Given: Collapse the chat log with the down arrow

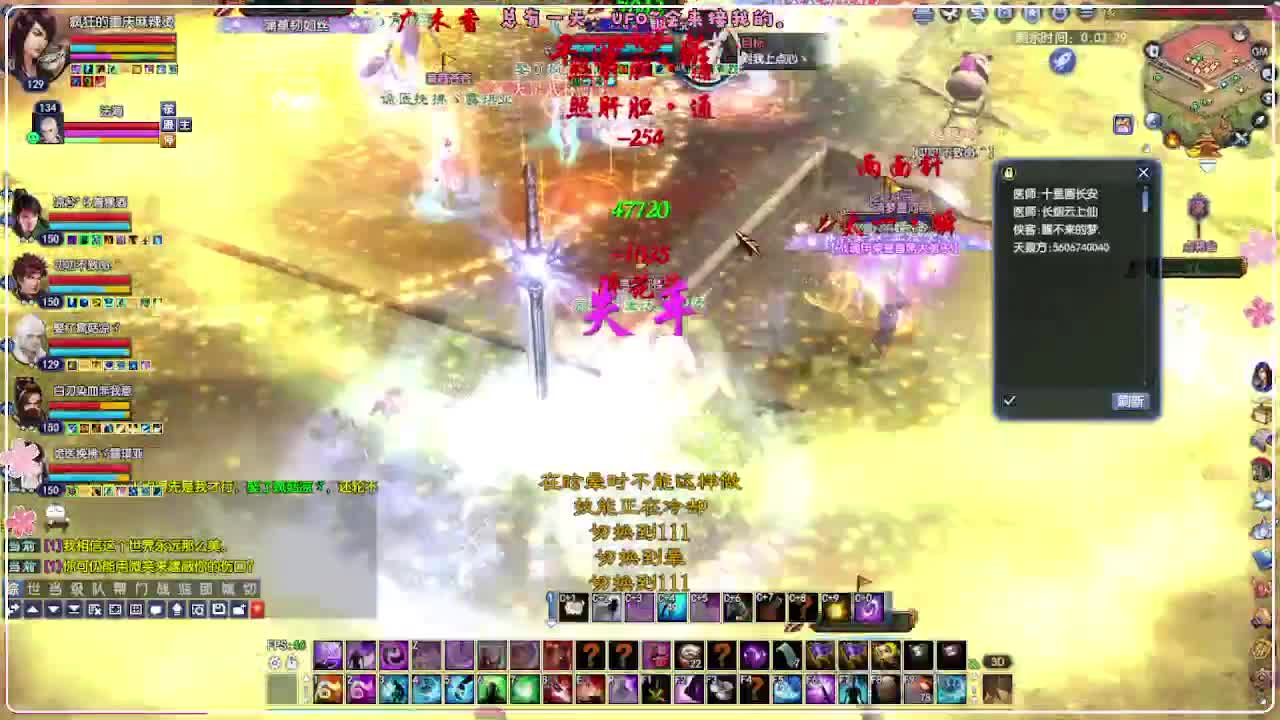Looking at the screenshot, I should 54,610.
